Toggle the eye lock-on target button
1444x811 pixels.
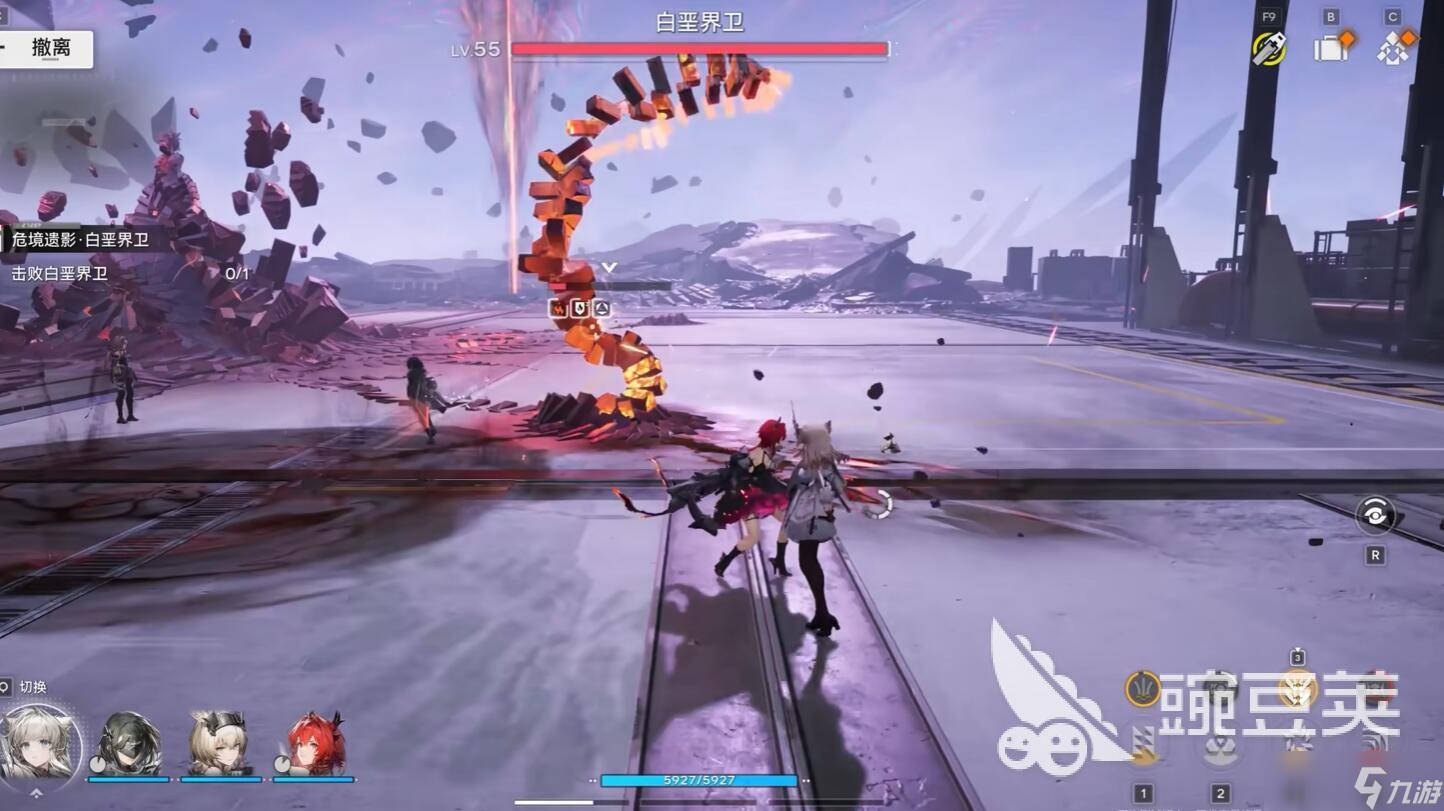[x=1375, y=516]
